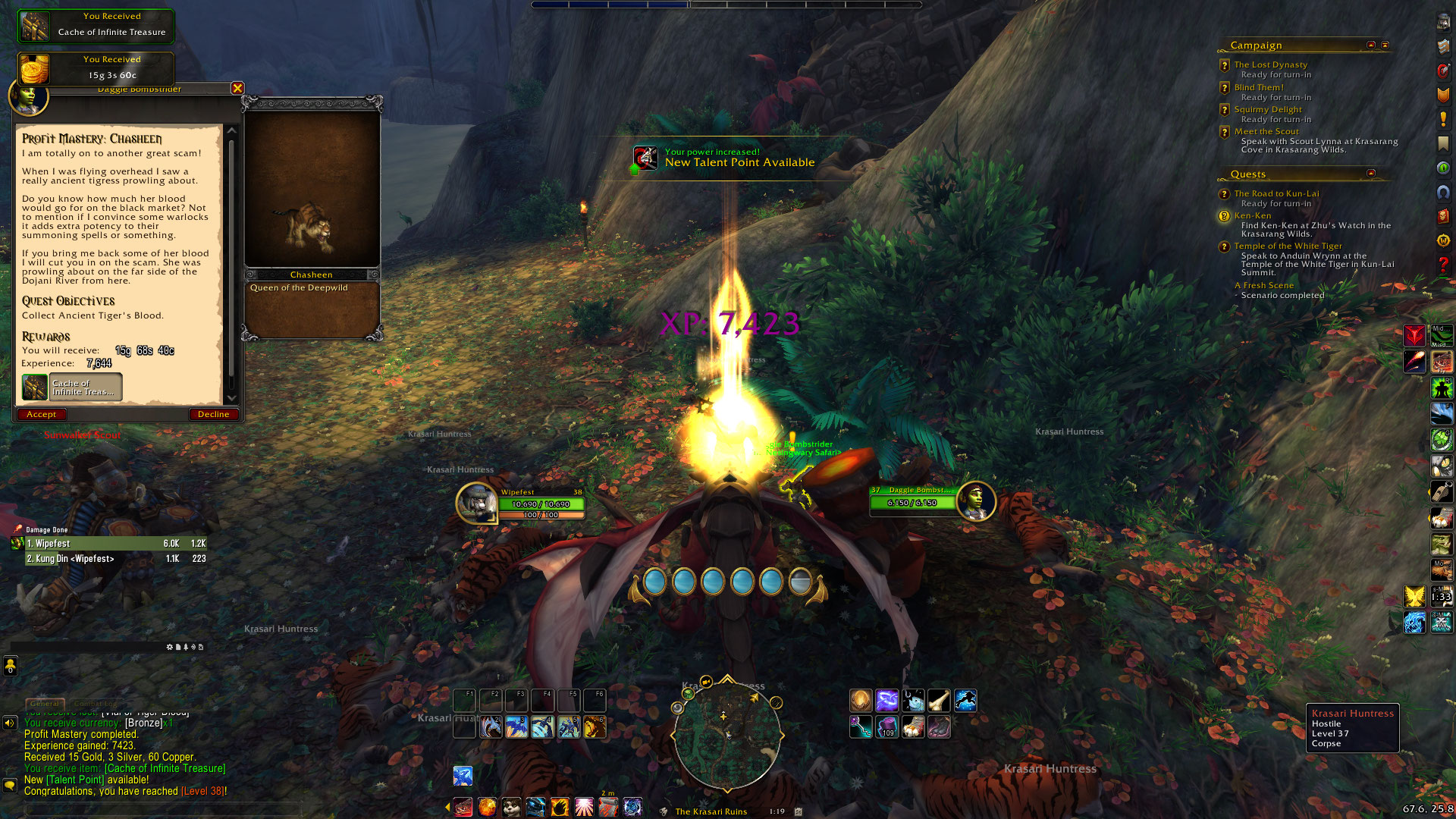
Task: Close the Daggle Bombstrider quest window
Action: coord(237,88)
